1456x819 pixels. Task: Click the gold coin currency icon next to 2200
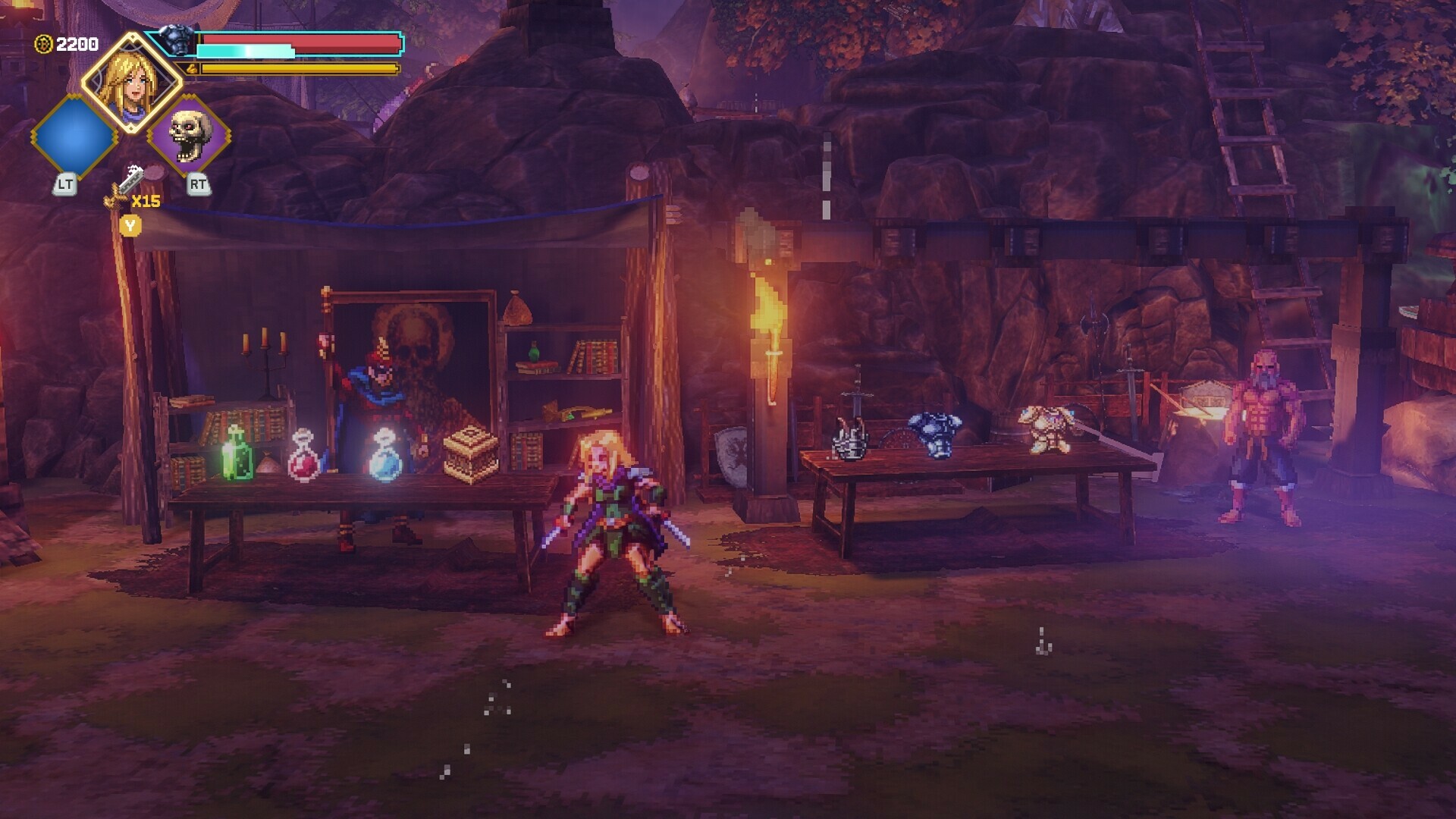[x=43, y=43]
